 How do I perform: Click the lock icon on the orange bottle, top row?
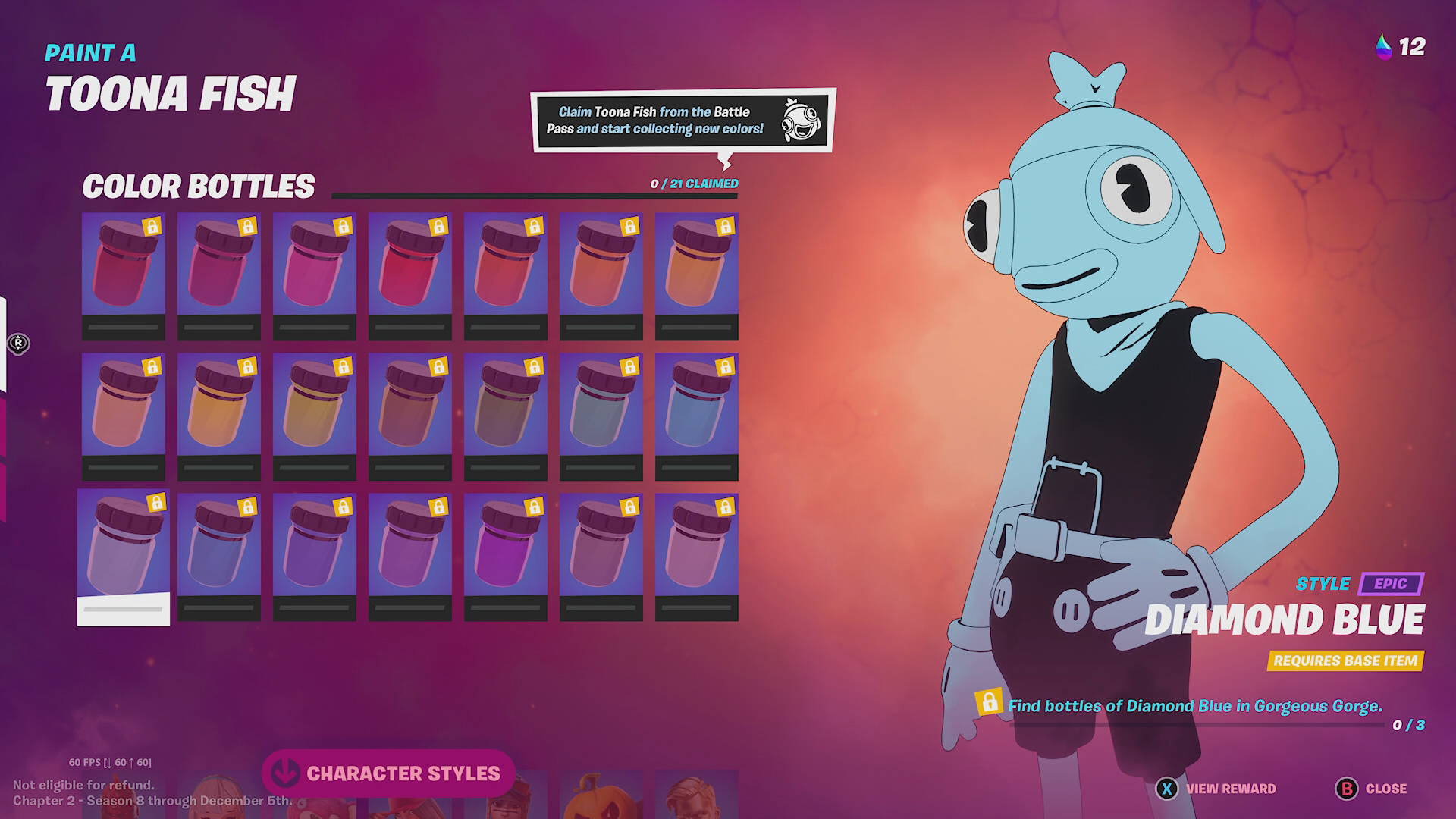coord(726,226)
